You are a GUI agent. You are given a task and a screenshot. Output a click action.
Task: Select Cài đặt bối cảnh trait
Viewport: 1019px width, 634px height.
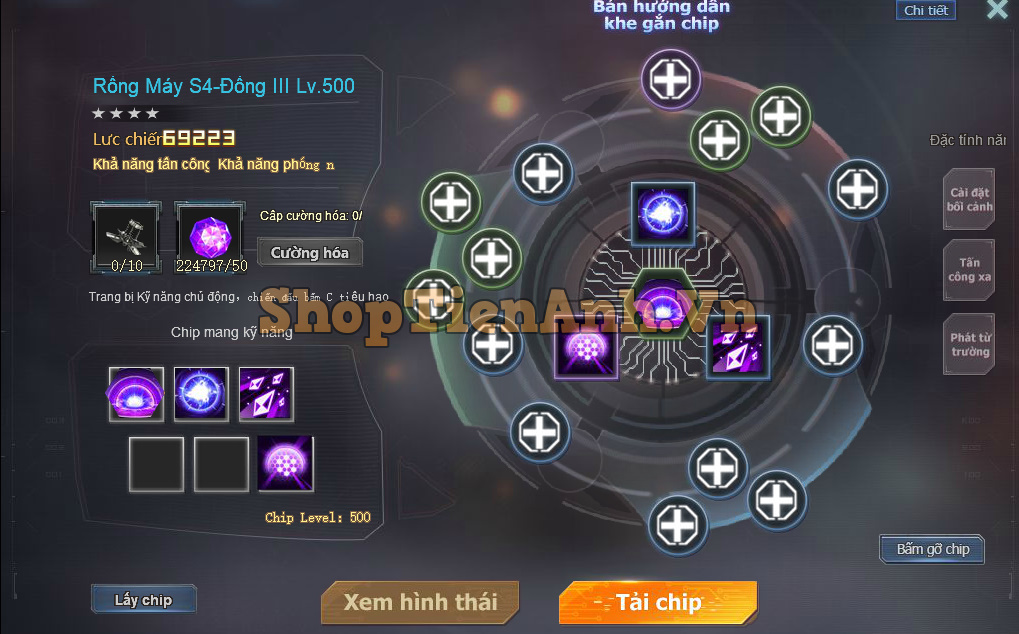click(x=969, y=199)
